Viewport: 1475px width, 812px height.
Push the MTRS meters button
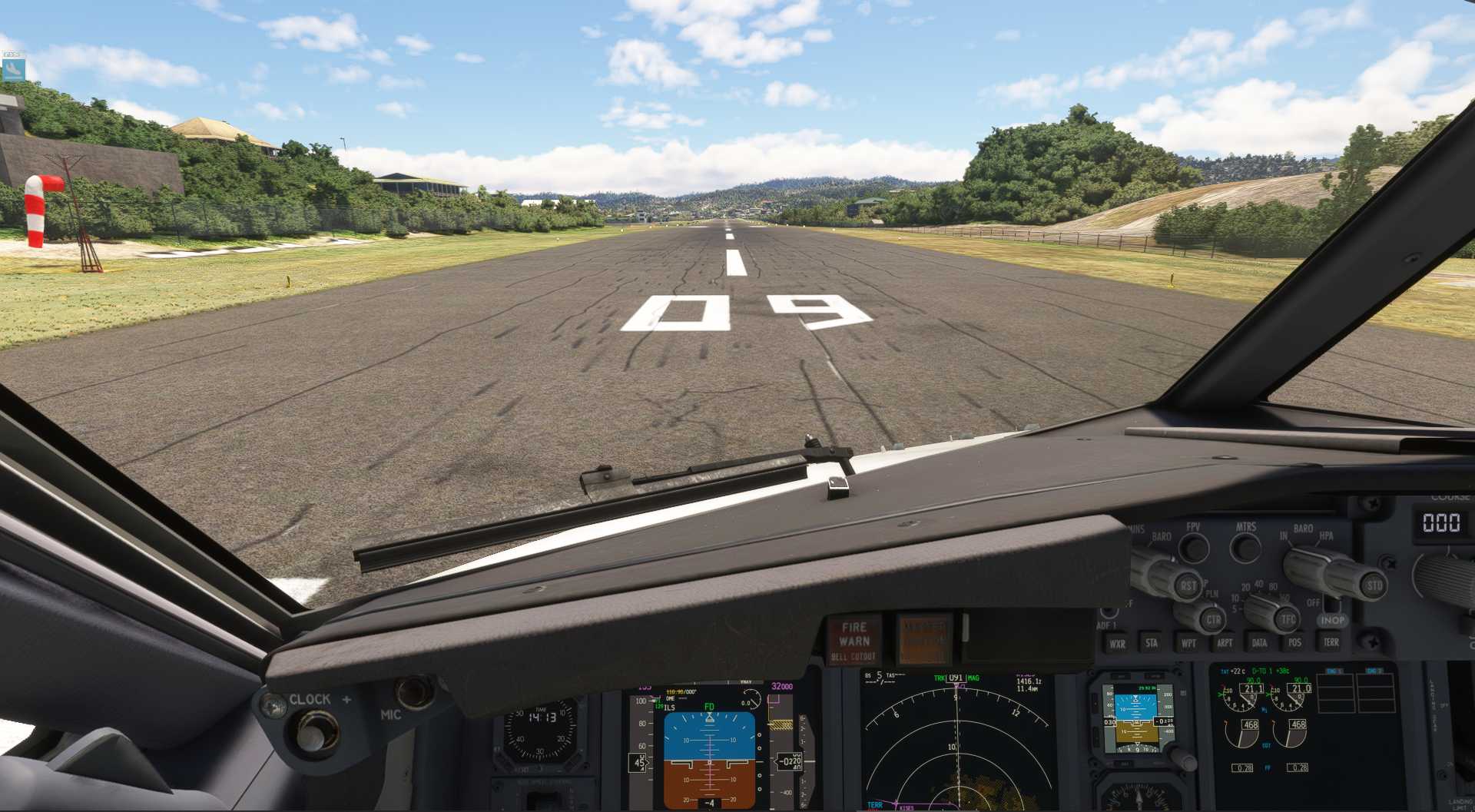point(1245,548)
